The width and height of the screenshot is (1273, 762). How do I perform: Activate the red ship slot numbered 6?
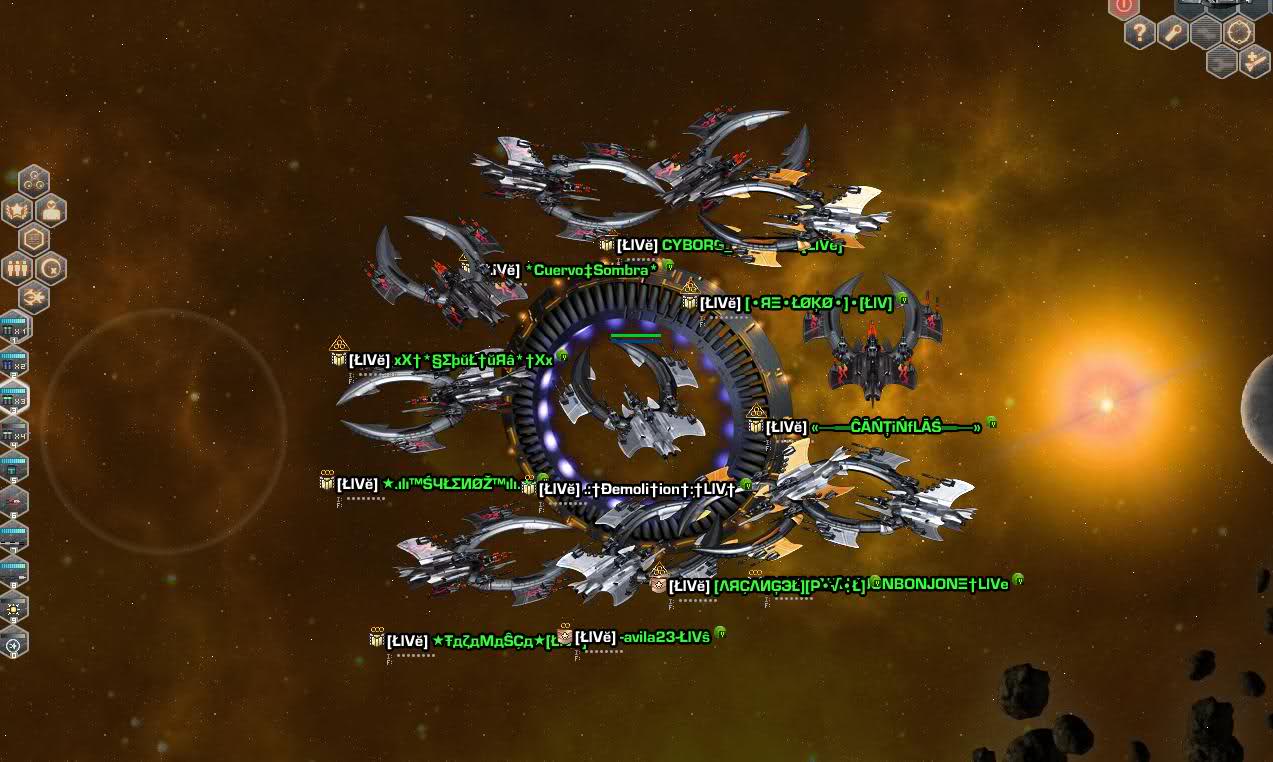[14, 501]
